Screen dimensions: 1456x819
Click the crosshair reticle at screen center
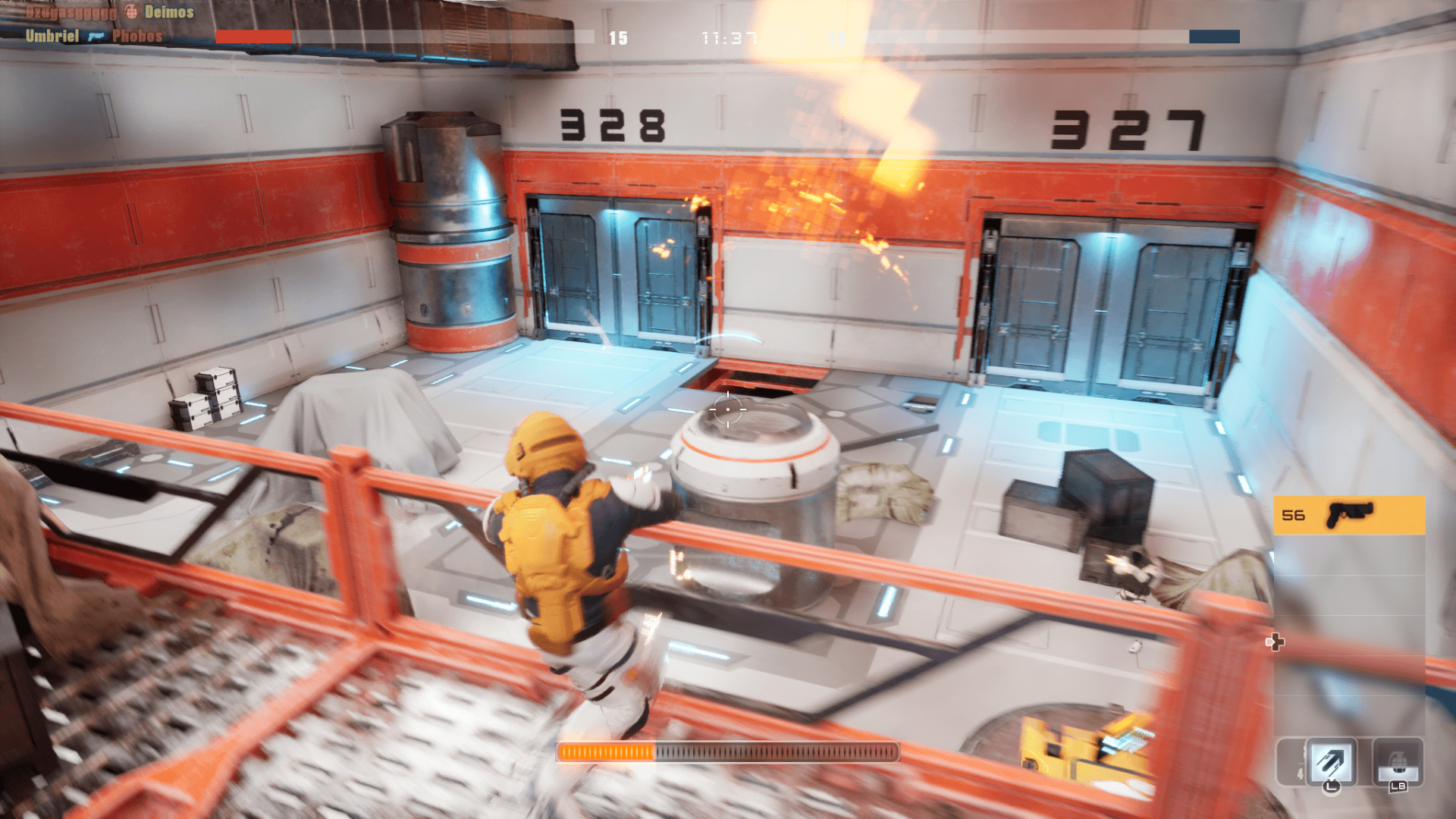point(727,409)
